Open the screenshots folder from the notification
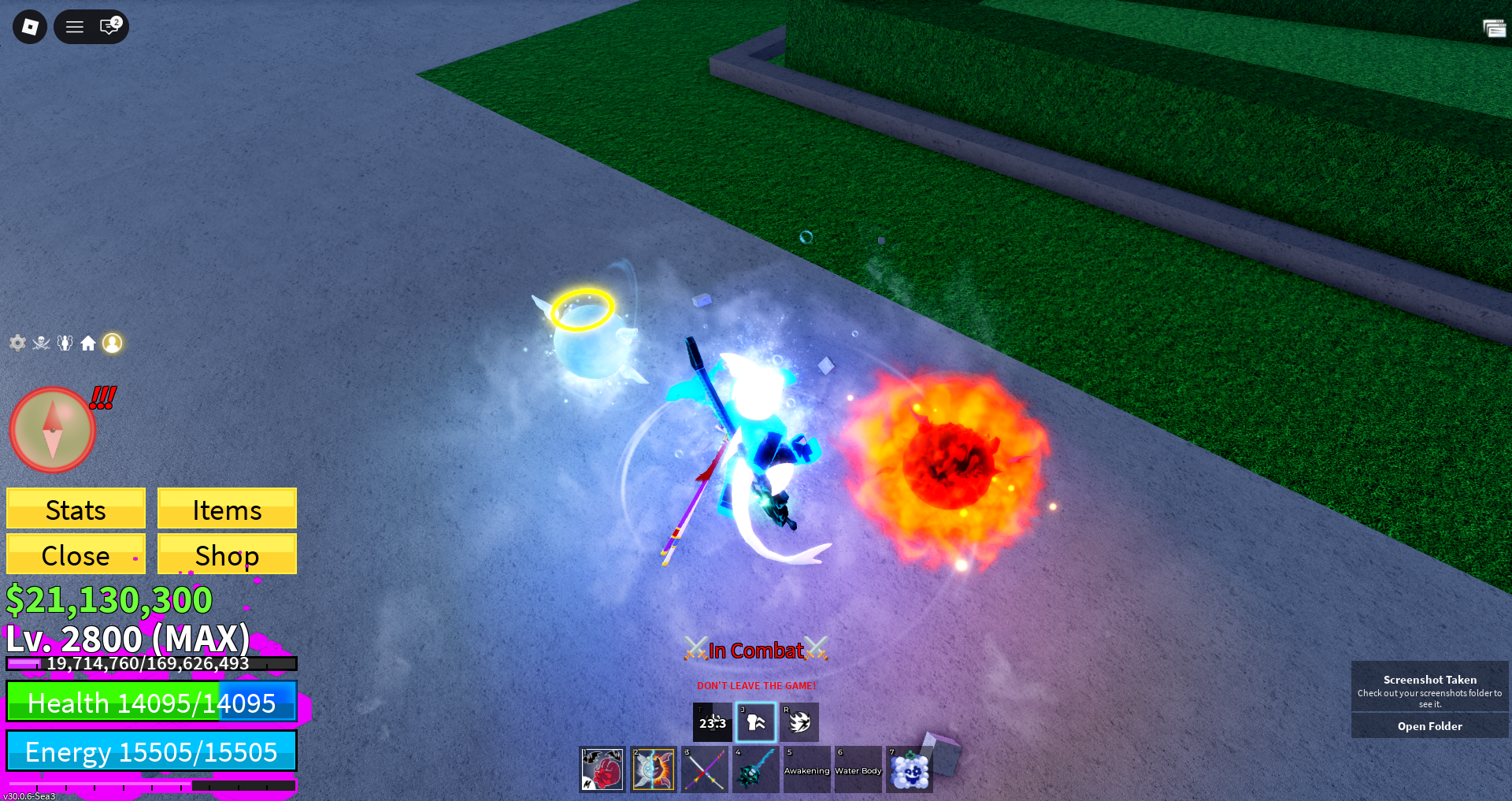This screenshot has width=1512, height=801. 1429,726
